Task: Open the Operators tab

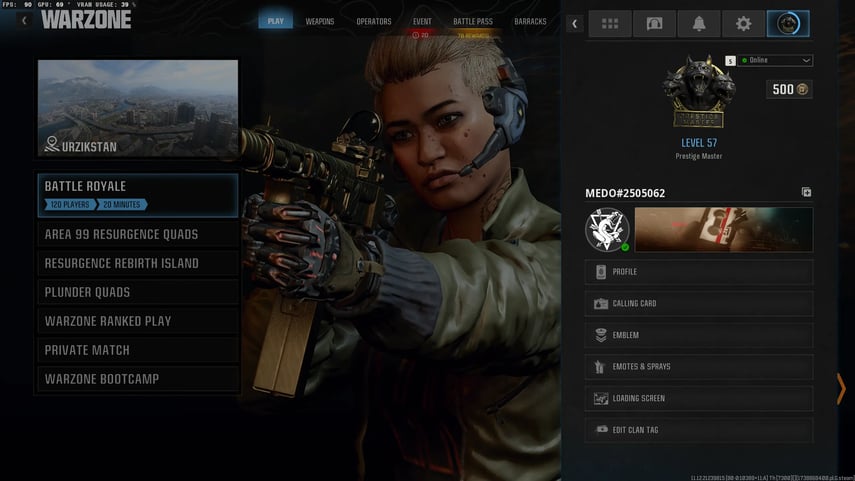Action: 374,21
